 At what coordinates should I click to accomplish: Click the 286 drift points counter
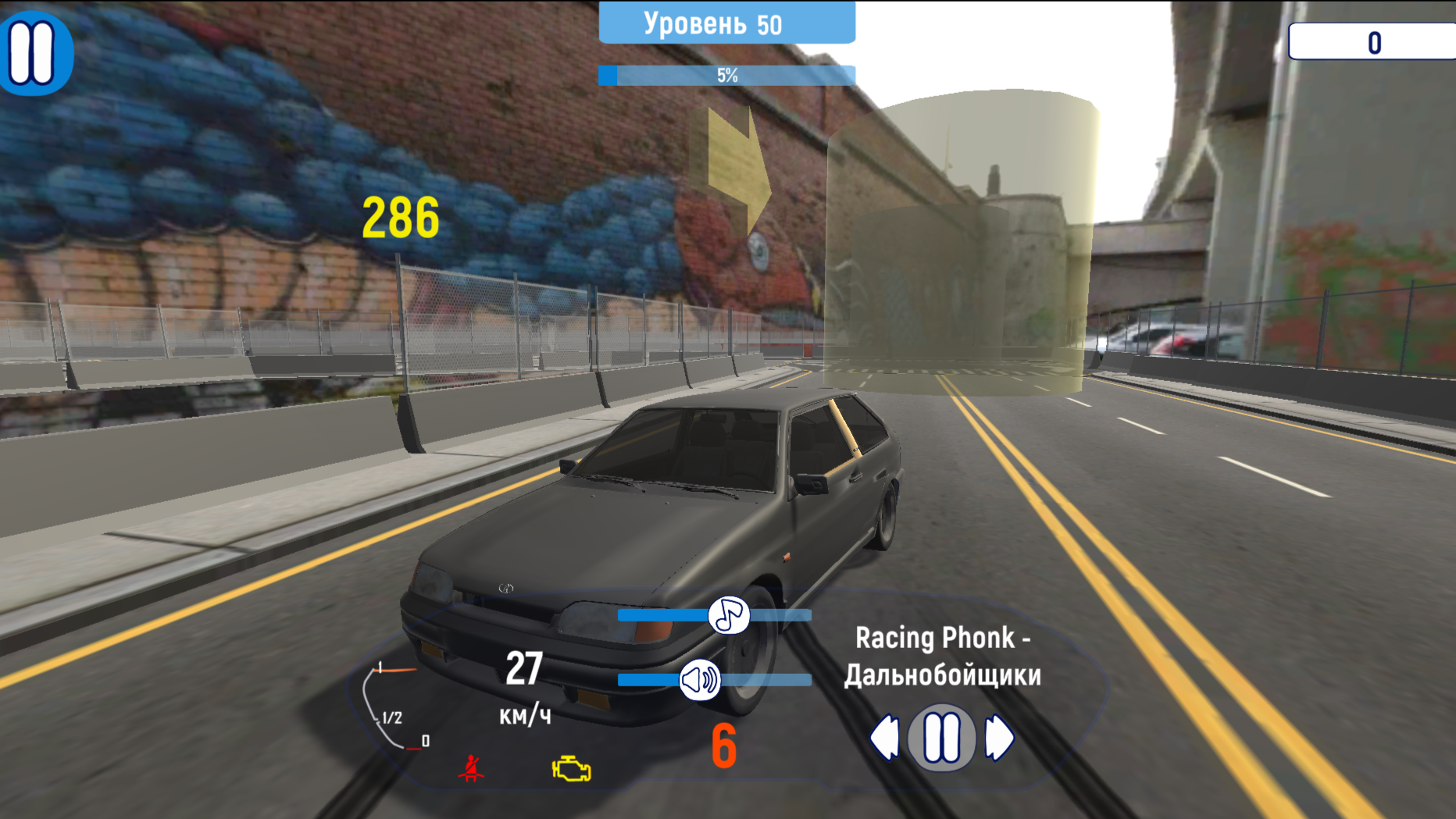pyautogui.click(x=401, y=218)
